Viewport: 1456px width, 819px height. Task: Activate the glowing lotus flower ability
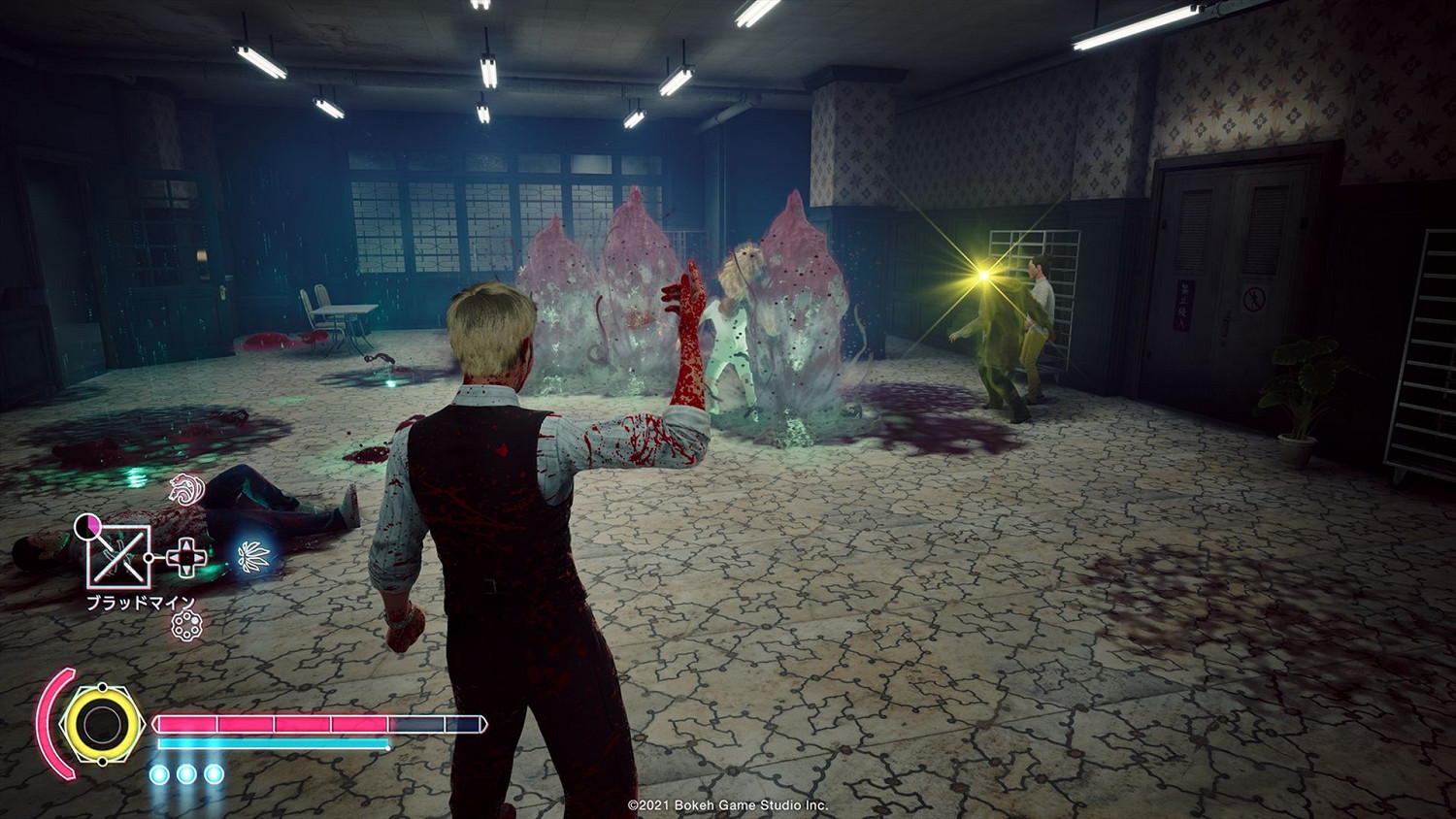[x=254, y=556]
